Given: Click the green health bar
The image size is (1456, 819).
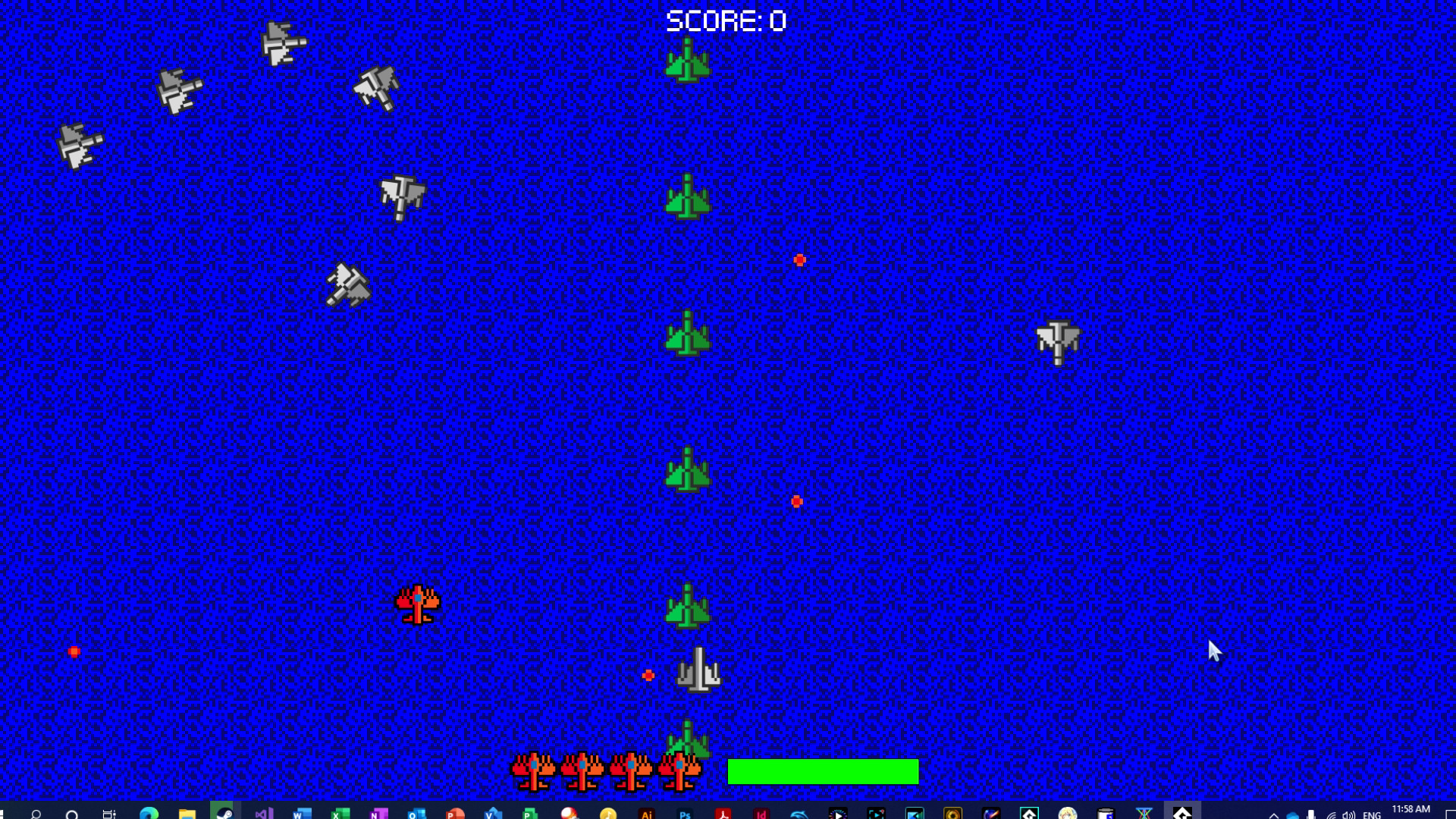Looking at the screenshot, I should [823, 771].
